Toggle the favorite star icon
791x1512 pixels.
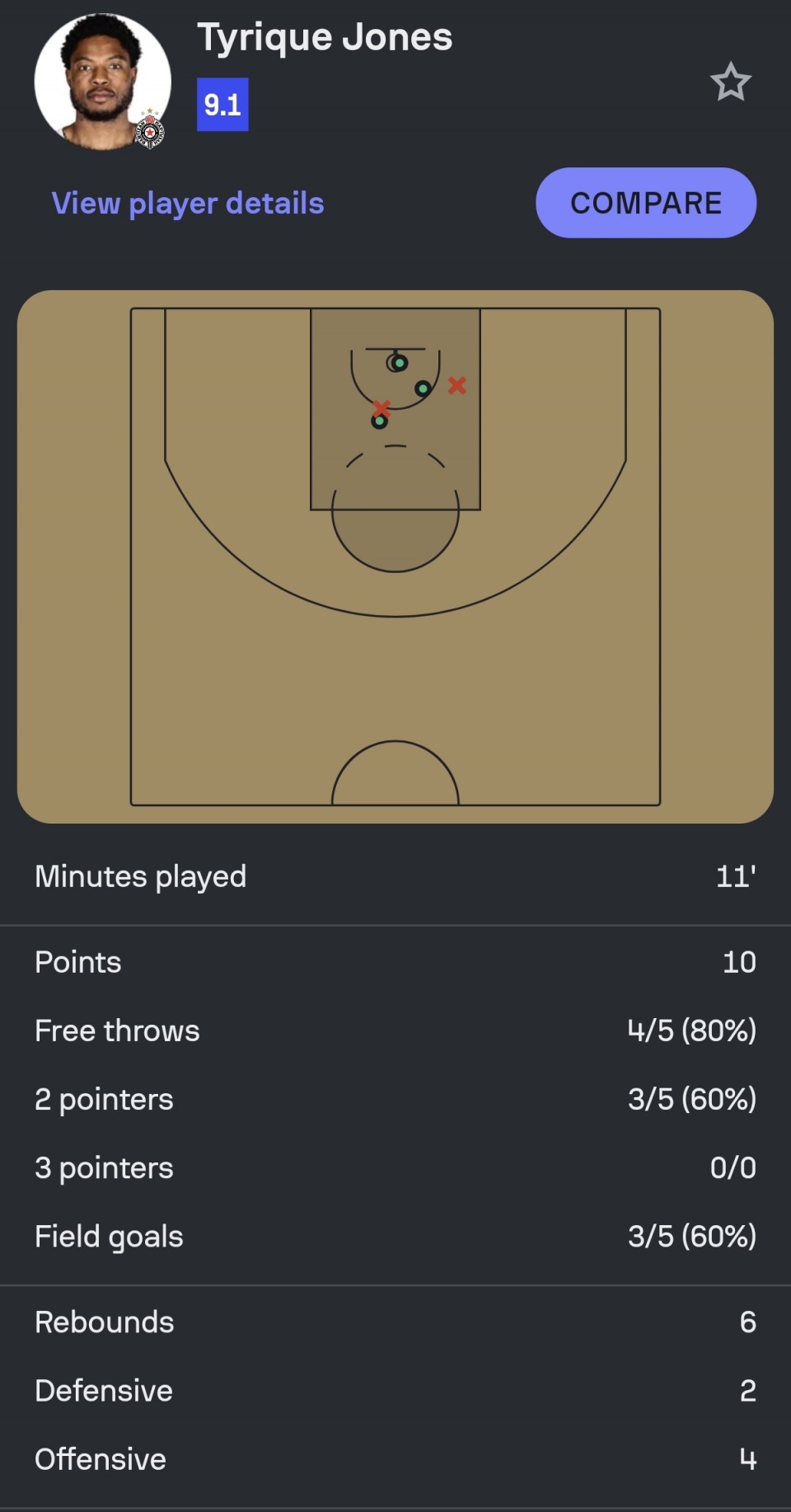click(x=730, y=82)
